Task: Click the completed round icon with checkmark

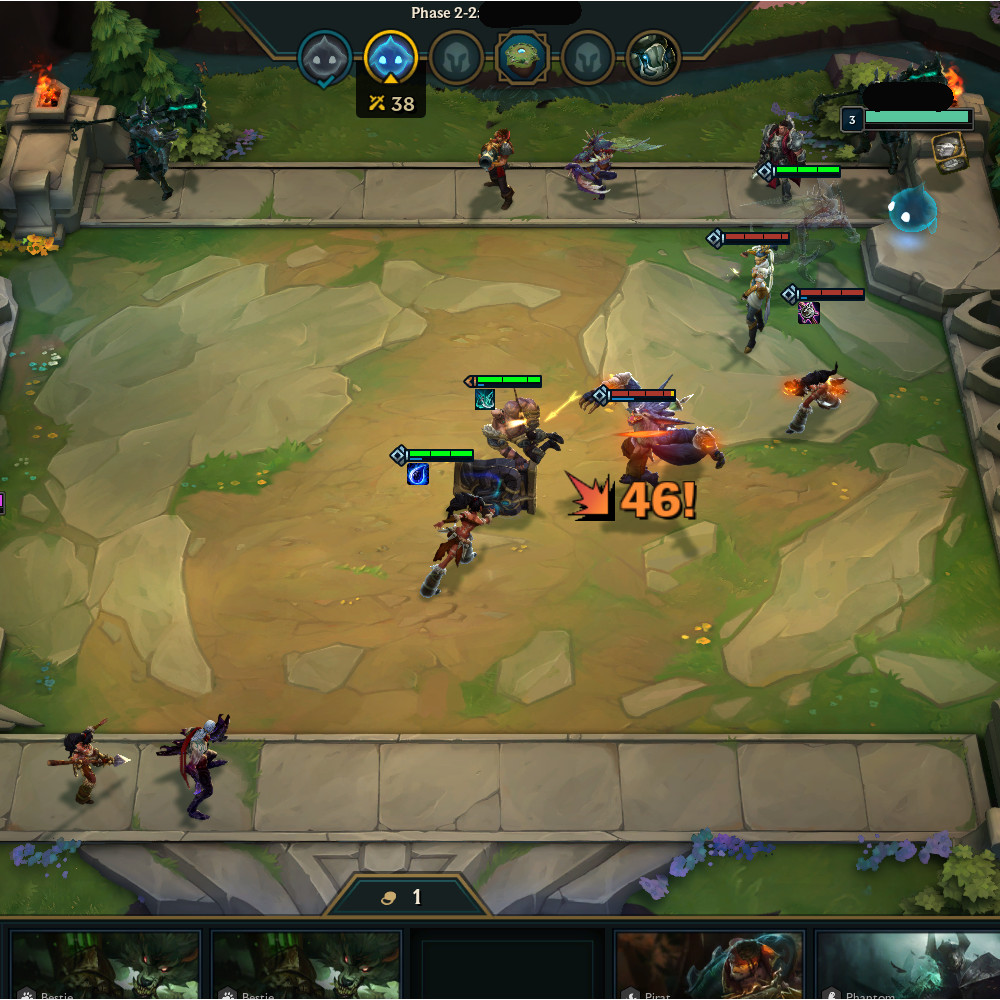Action: pos(325,57)
